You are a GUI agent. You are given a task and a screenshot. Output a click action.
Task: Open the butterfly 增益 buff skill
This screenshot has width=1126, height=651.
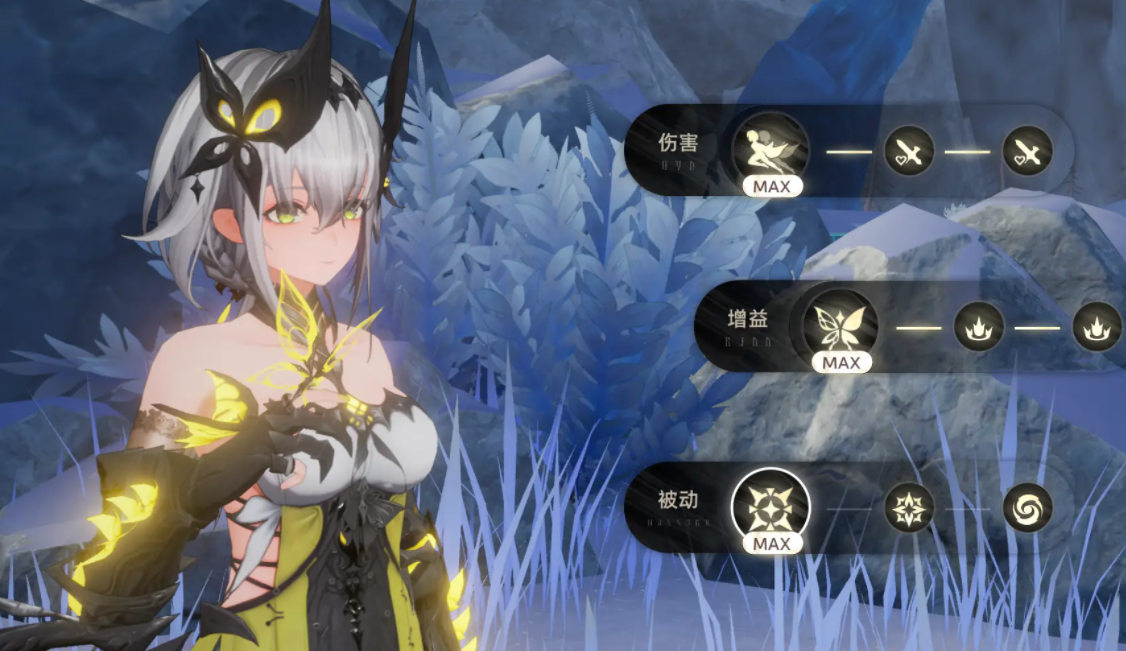(841, 326)
